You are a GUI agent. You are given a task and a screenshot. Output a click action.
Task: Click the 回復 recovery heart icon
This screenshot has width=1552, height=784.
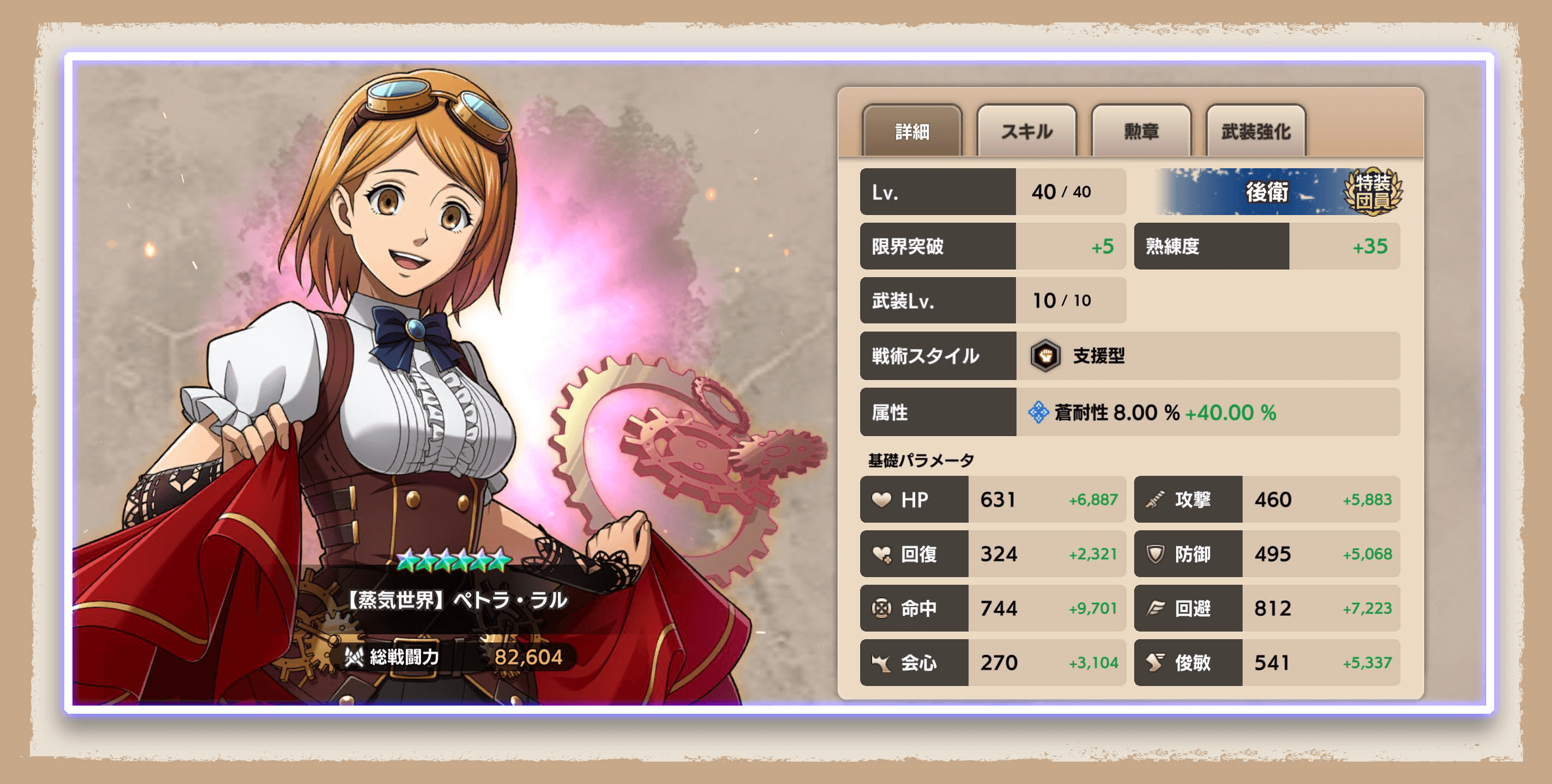click(x=882, y=554)
